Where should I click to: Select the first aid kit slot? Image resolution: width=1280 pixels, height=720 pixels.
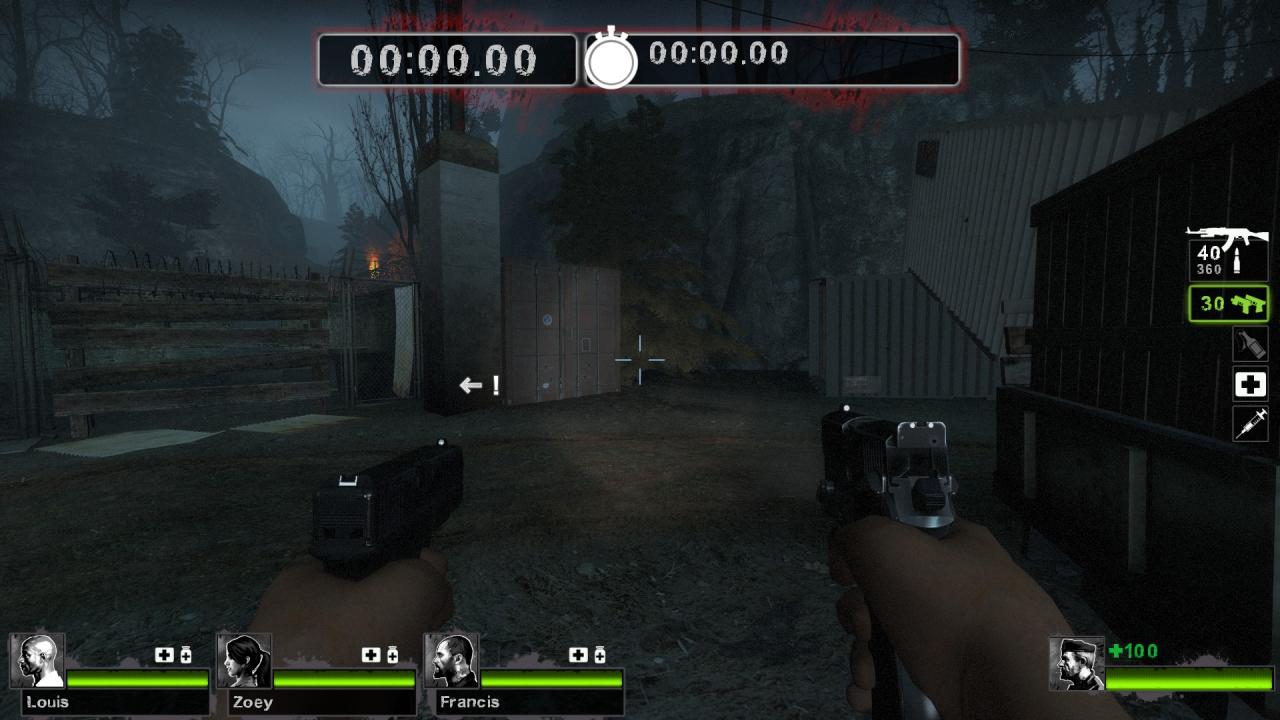pyautogui.click(x=1250, y=384)
